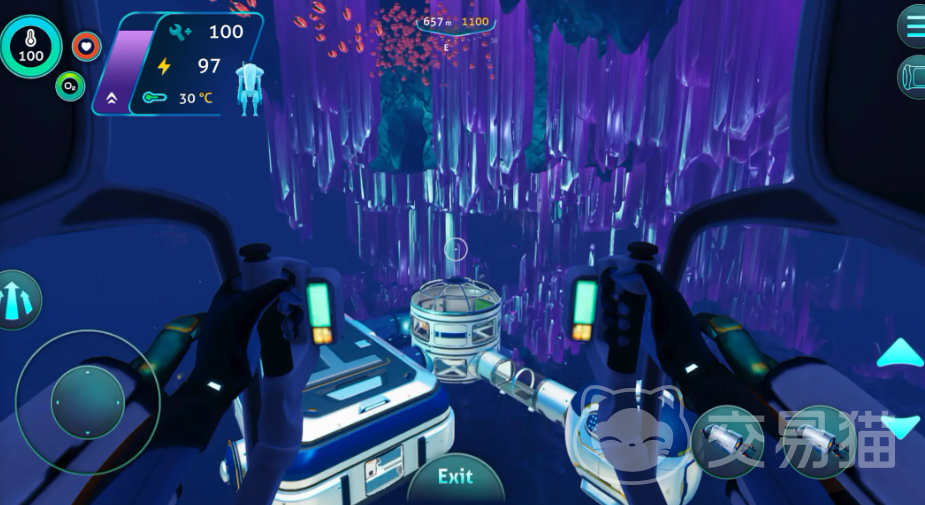The image size is (925, 505).
Task: Tap the cyan up arrow to ascend
Action: (x=900, y=354)
